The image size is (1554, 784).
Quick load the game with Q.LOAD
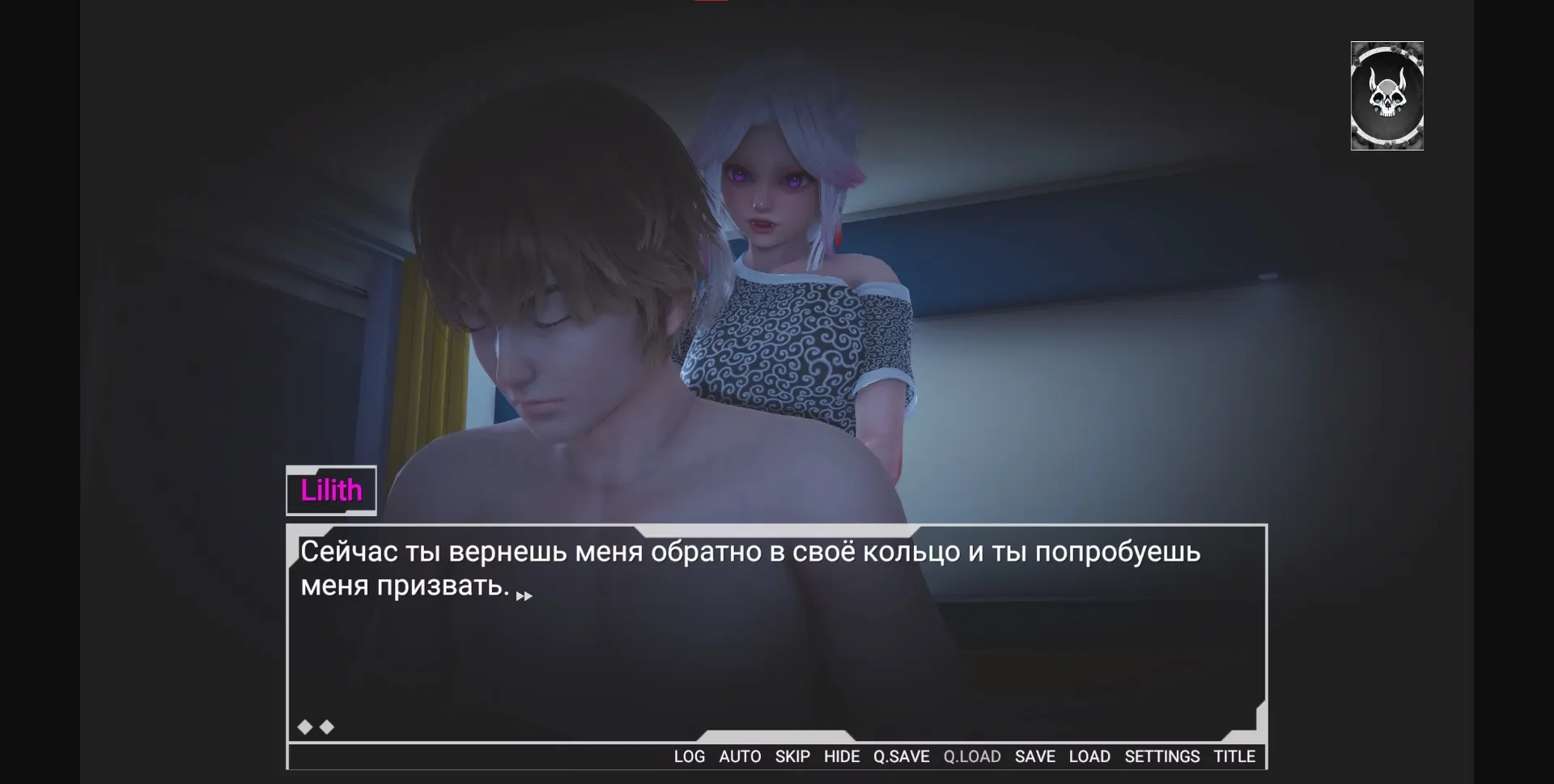pyautogui.click(x=972, y=756)
